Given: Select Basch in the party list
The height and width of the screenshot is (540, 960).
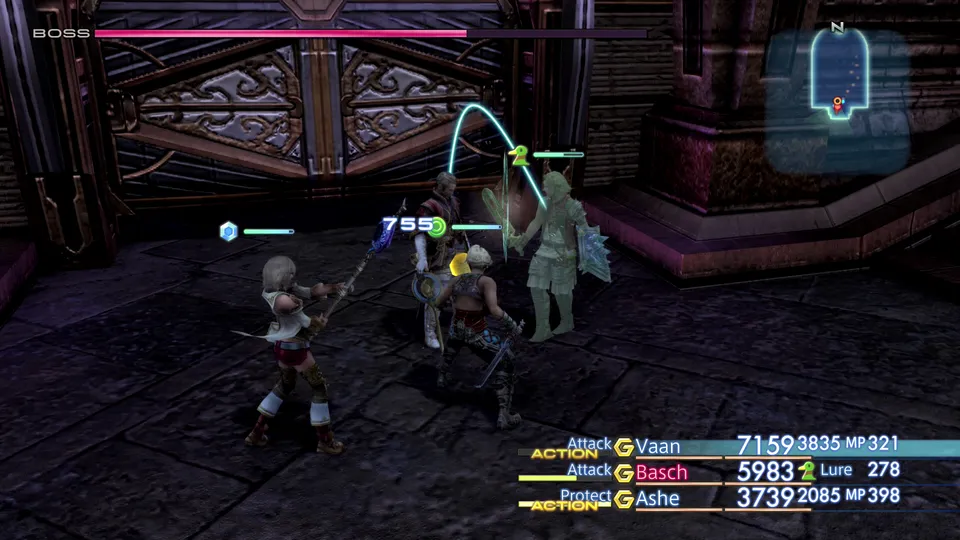Looking at the screenshot, I should point(661,471).
